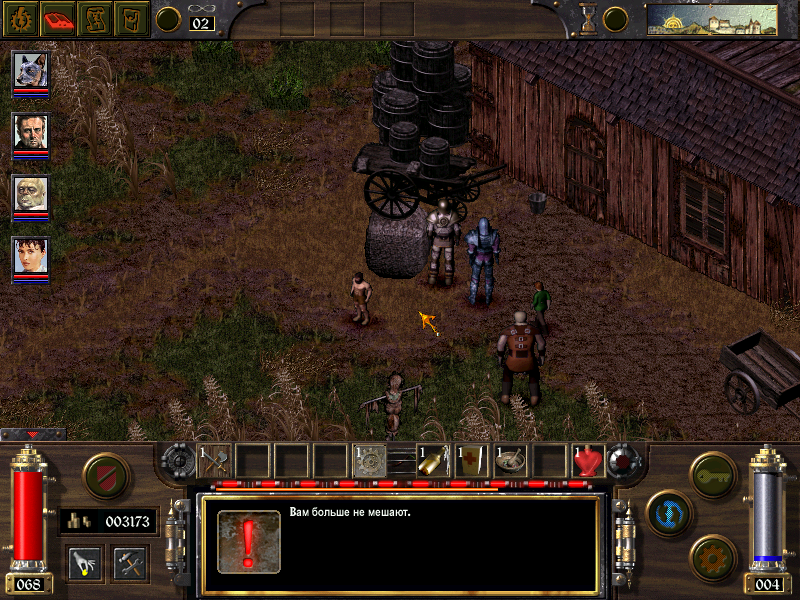Screen dimensions: 800x600
Task: Use the crossed-axes hotbar slot
Action: click(215, 460)
